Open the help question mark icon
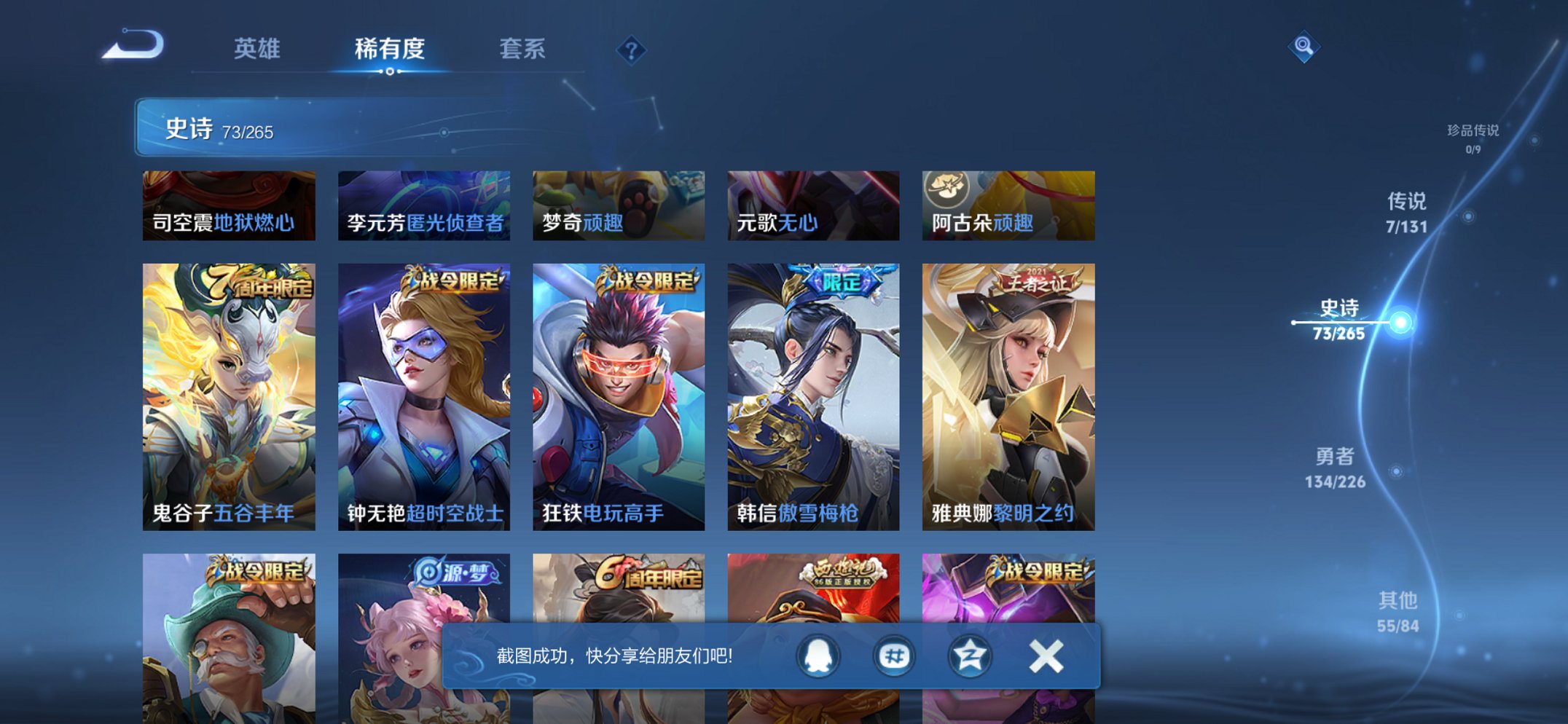The height and width of the screenshot is (724, 1568). pyautogui.click(x=632, y=50)
